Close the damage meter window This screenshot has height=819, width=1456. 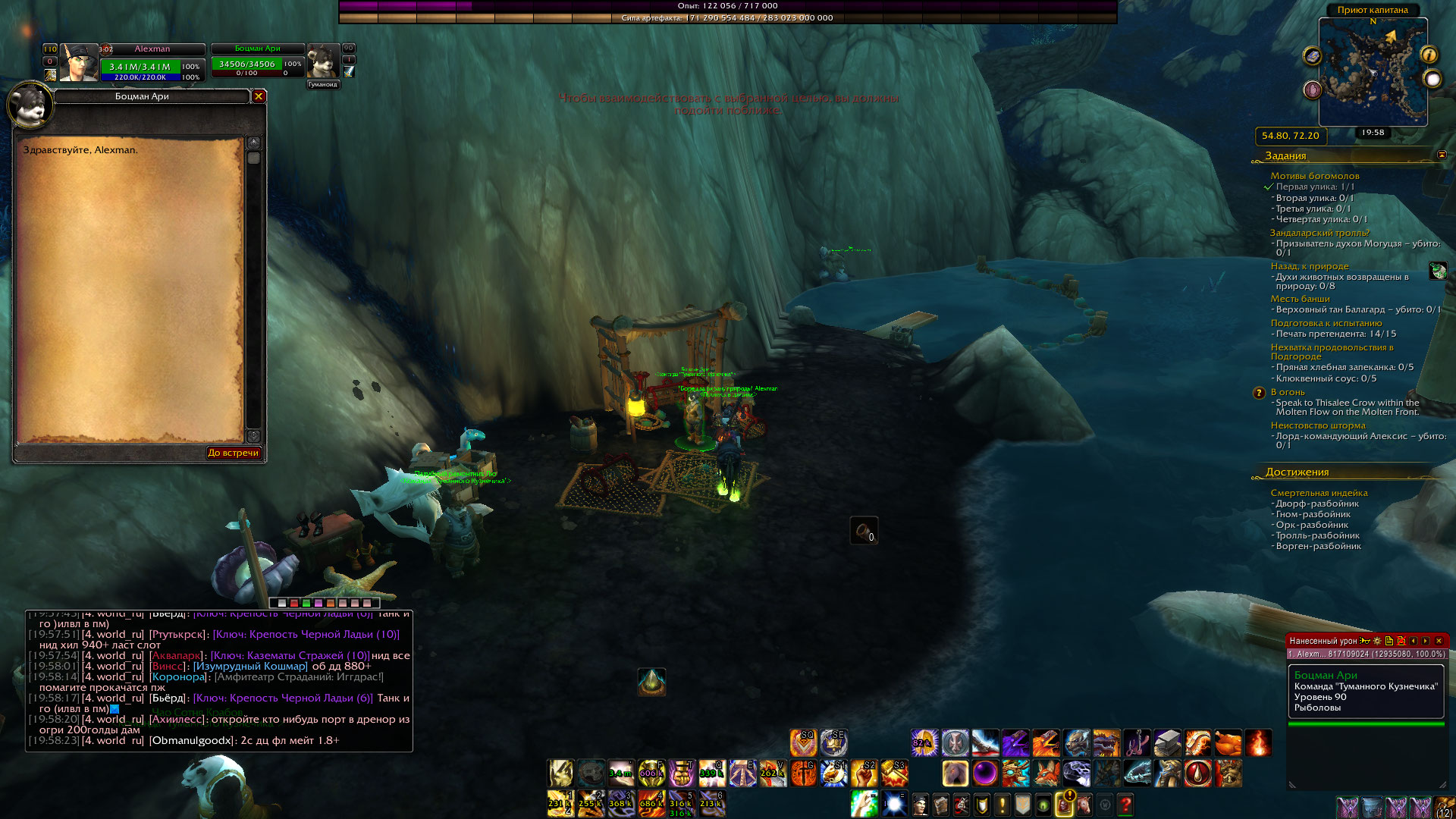(x=1439, y=641)
